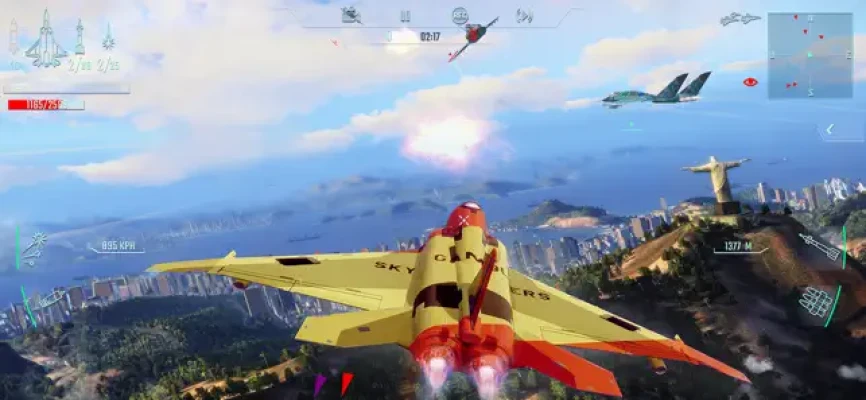
Task: Open the radar minimap
Action: (809, 55)
